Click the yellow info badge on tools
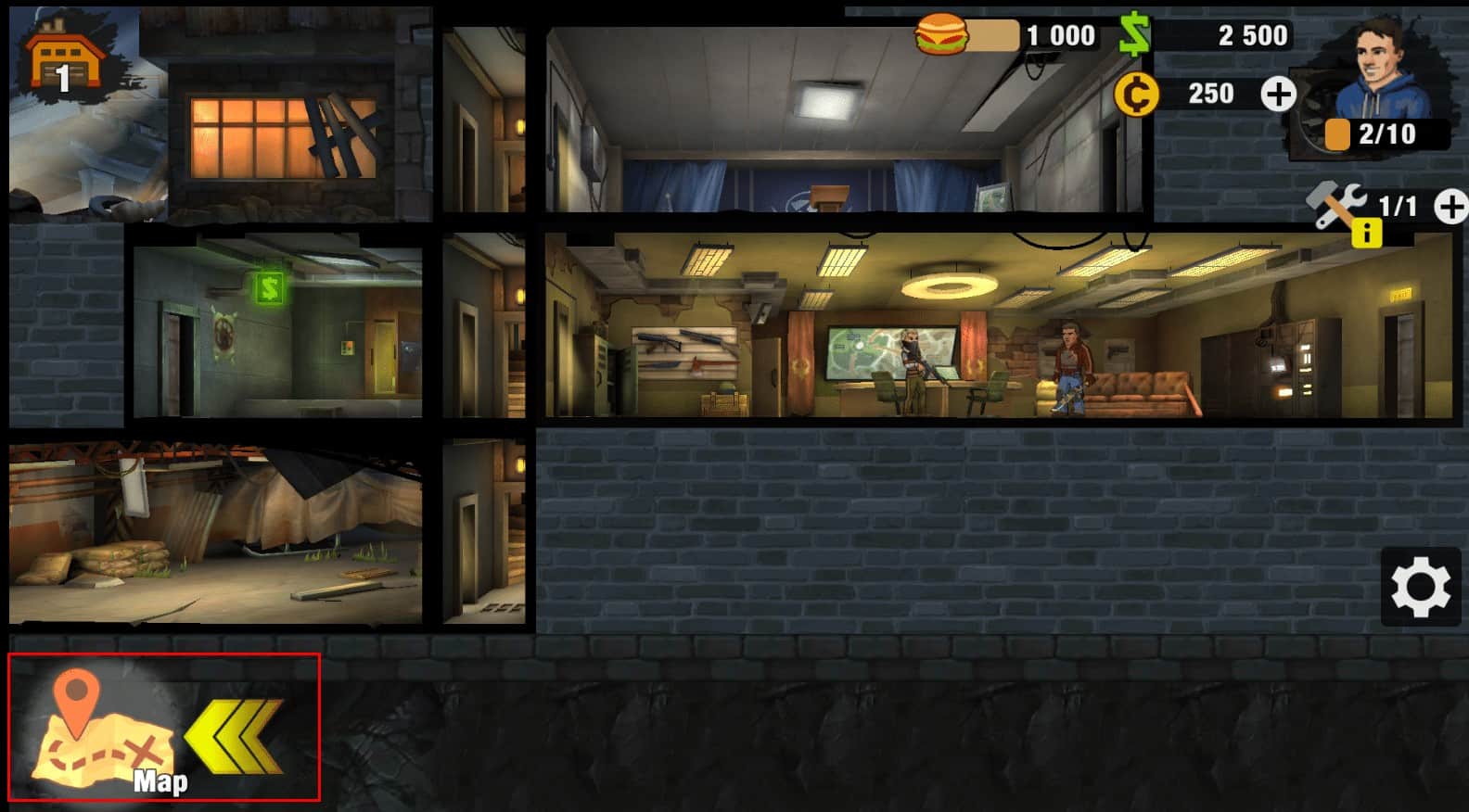1469x812 pixels. [1366, 233]
